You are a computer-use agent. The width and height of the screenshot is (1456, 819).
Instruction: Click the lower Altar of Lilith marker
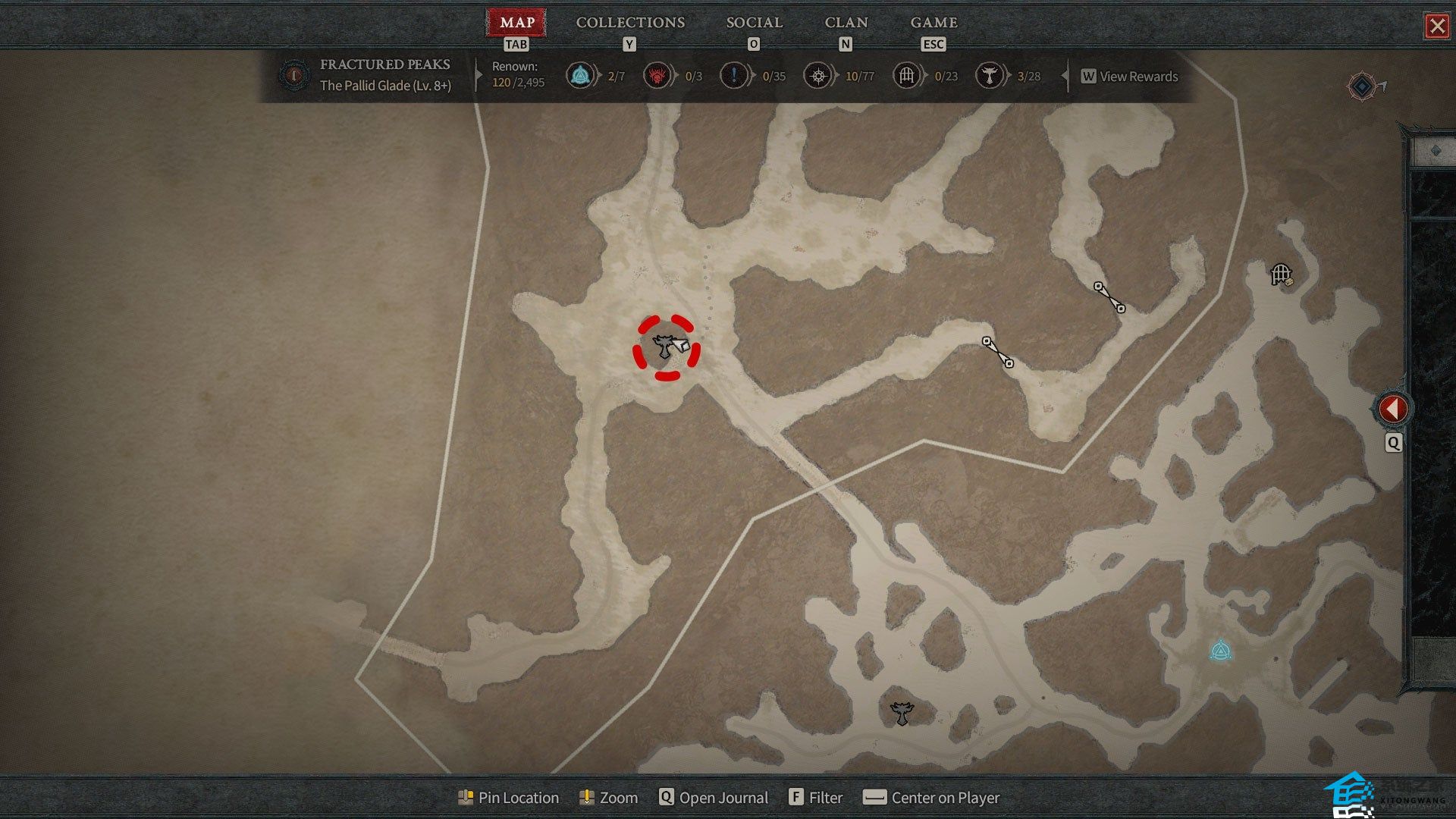(901, 713)
